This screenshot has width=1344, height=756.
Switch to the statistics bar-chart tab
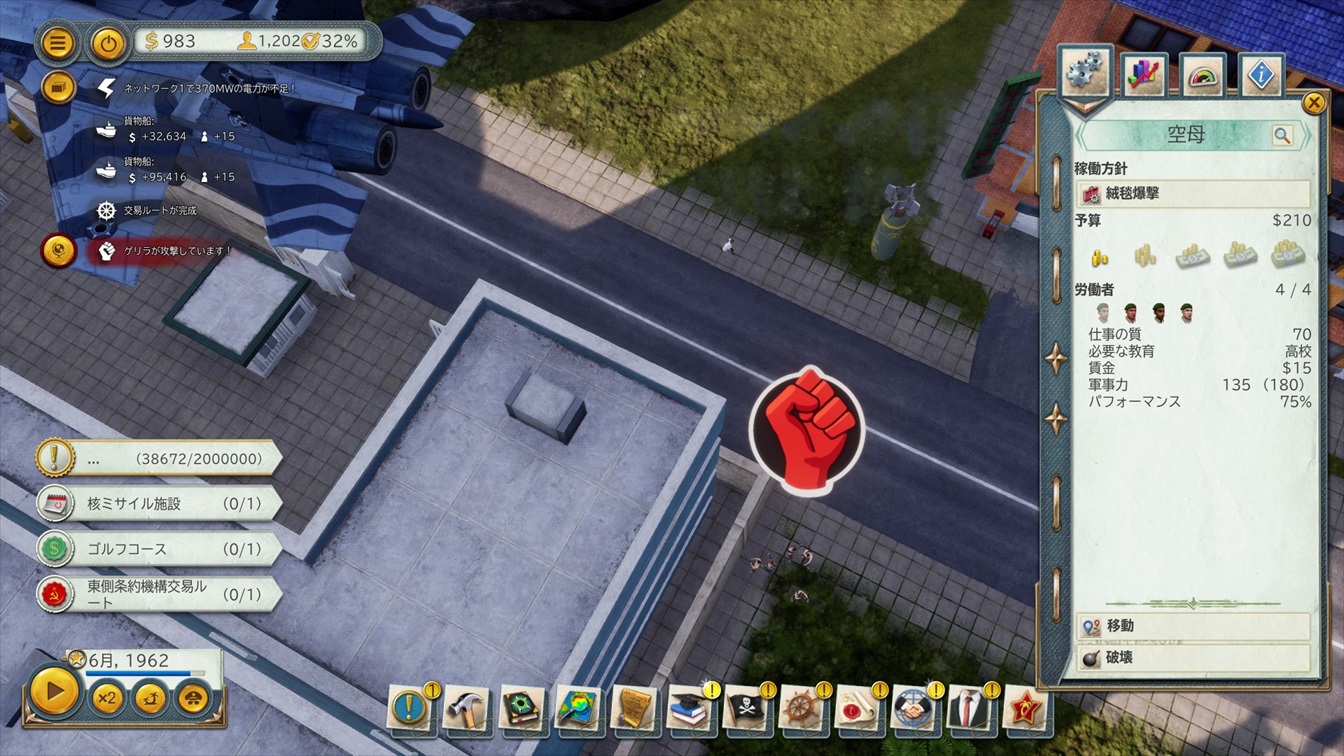[1144, 75]
